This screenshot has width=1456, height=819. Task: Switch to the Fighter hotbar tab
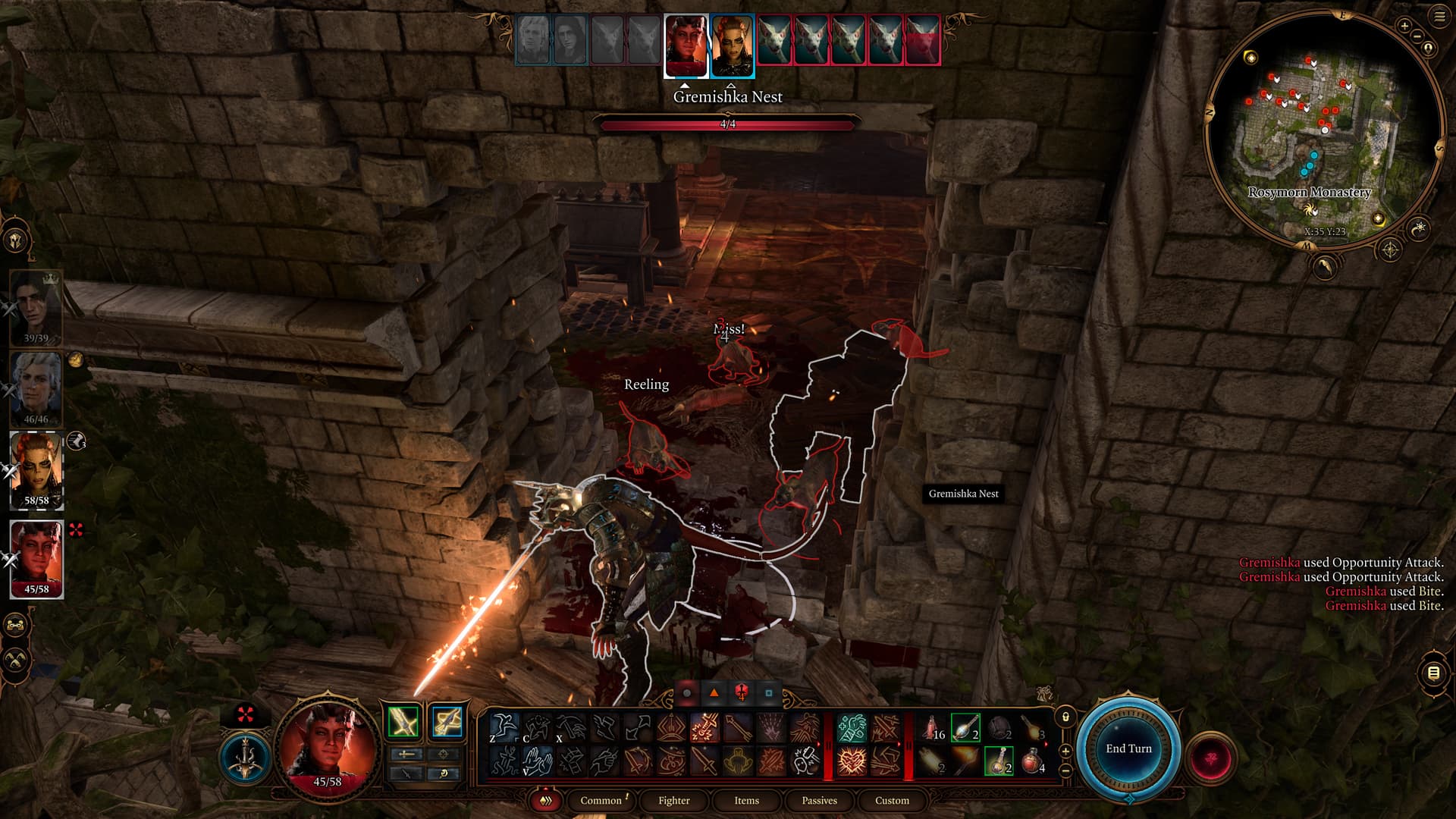point(673,800)
